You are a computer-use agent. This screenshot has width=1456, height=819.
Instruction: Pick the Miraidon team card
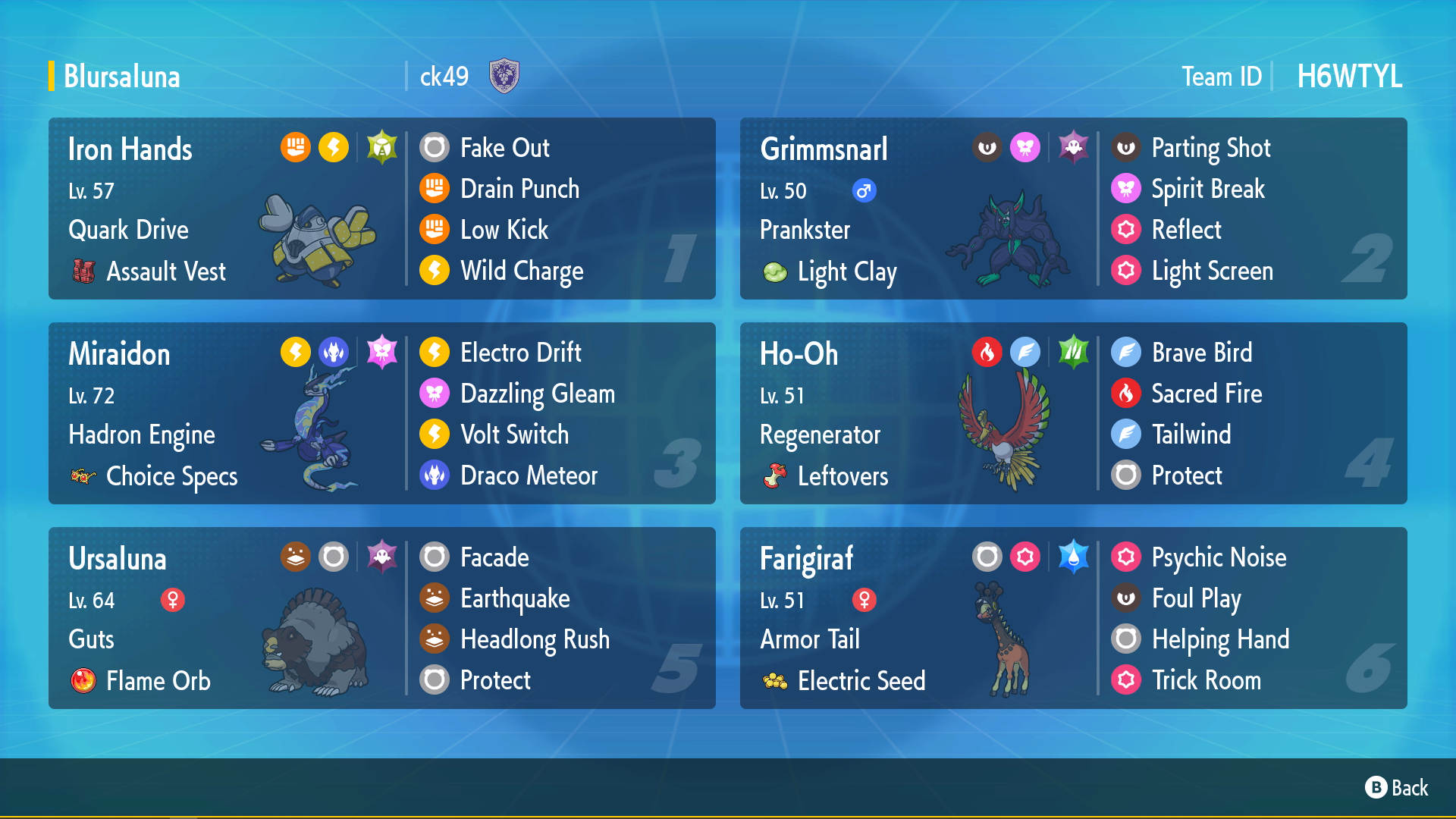[x=227, y=413]
